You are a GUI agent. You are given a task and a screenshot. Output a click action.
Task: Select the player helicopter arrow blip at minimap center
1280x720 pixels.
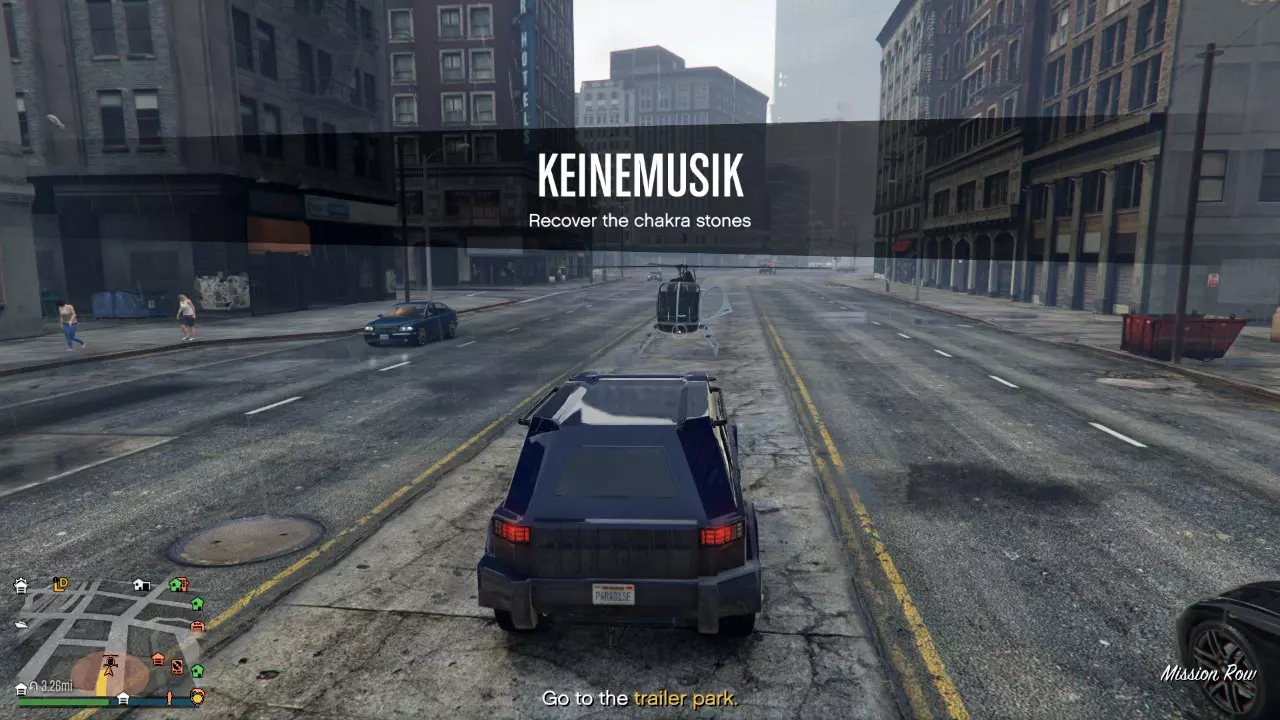tap(109, 664)
